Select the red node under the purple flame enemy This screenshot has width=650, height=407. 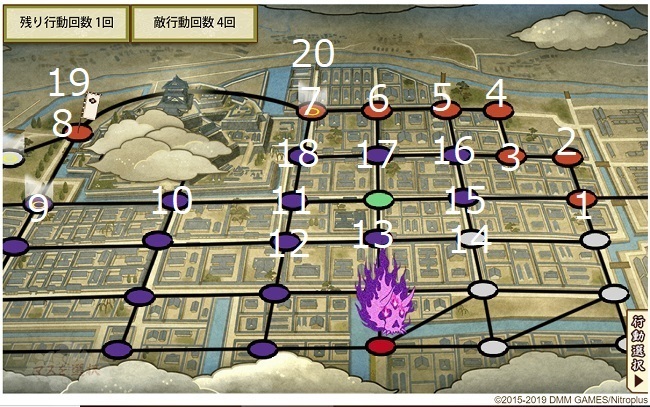381,346
